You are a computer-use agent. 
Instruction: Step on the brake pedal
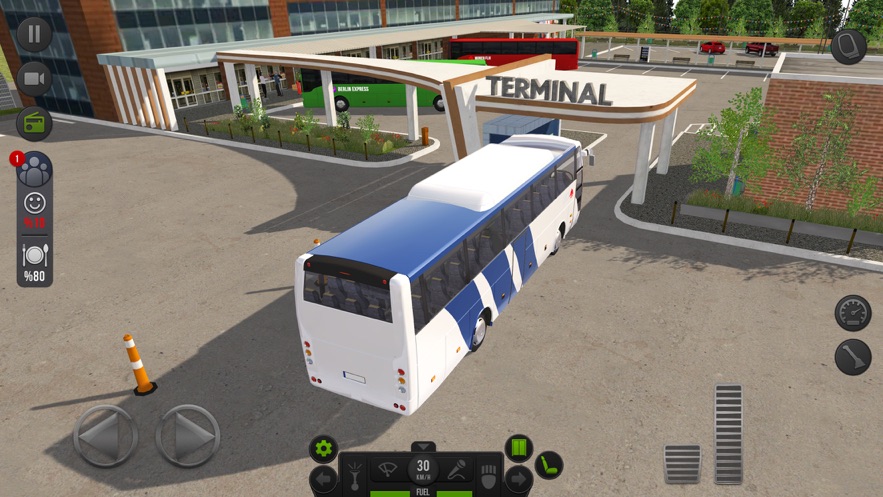tap(682, 464)
